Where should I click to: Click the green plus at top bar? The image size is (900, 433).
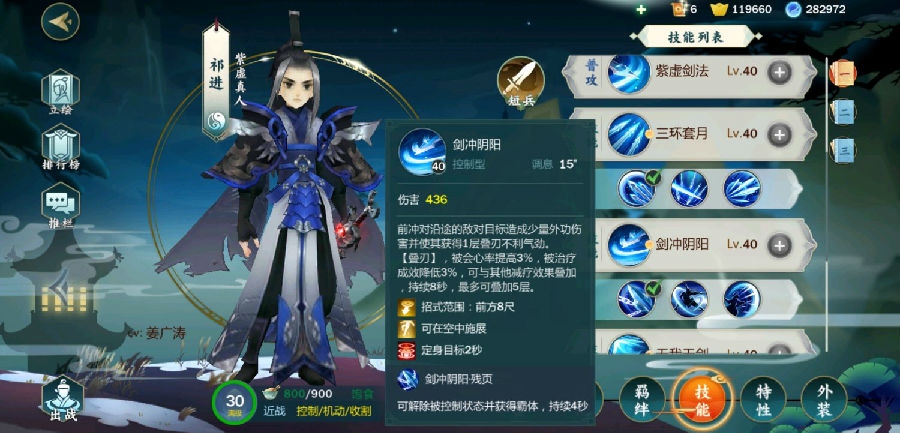tap(641, 9)
